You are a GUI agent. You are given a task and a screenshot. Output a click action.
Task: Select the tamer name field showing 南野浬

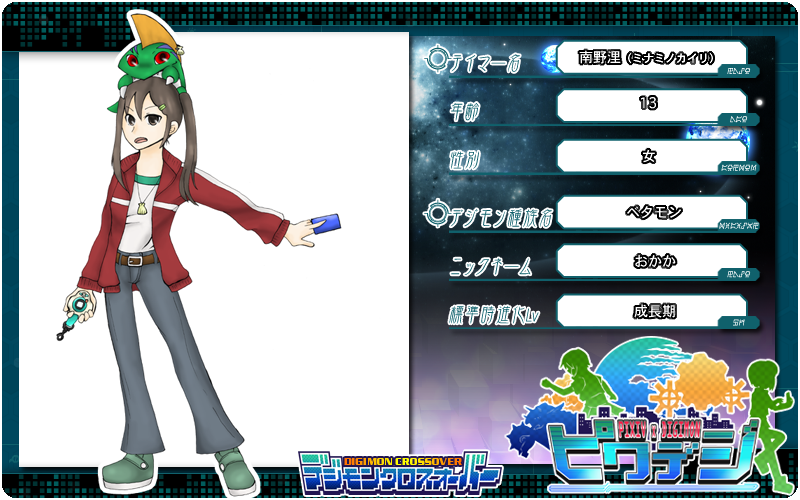click(x=650, y=58)
